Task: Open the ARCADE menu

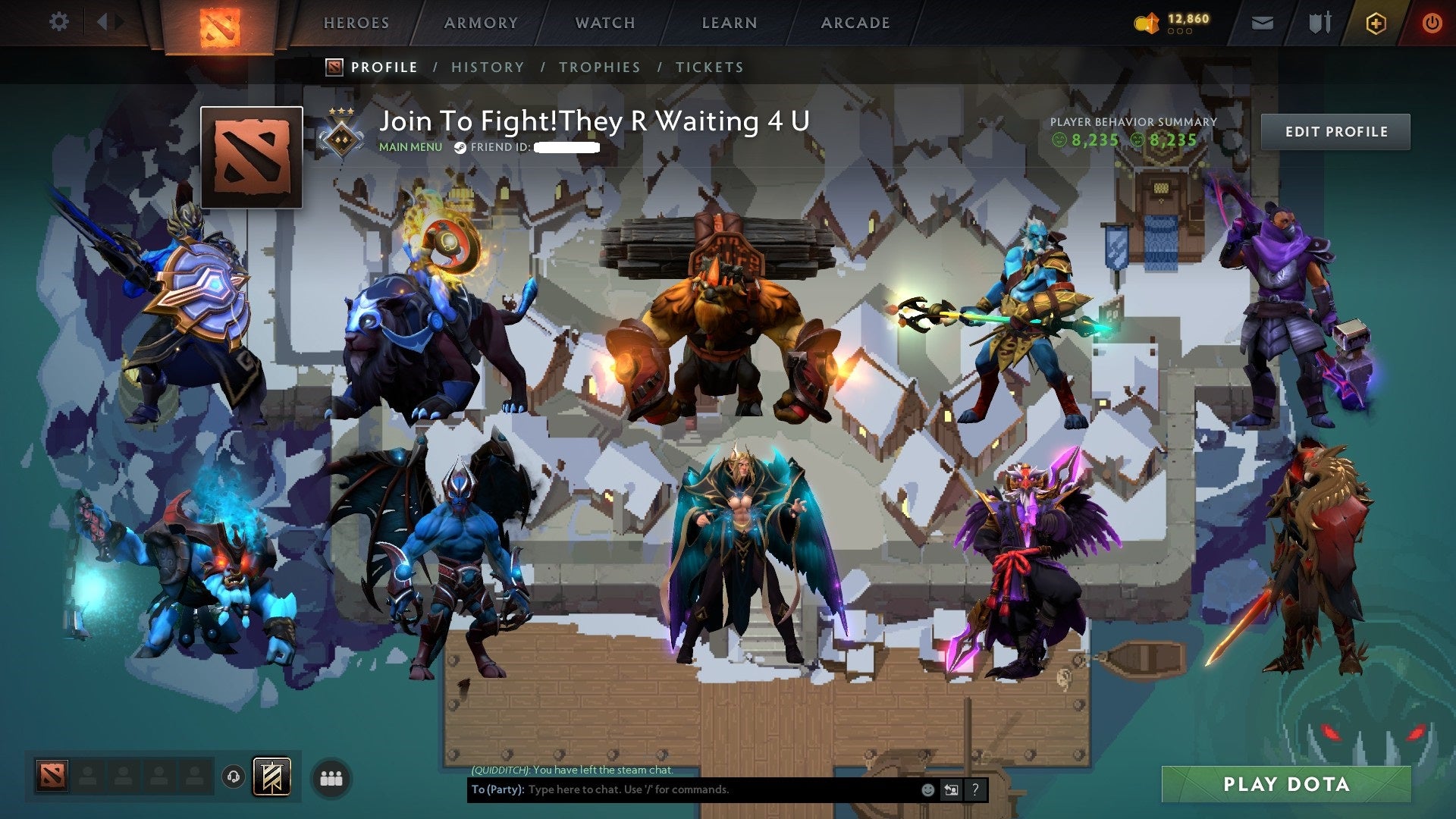Action: [x=855, y=23]
